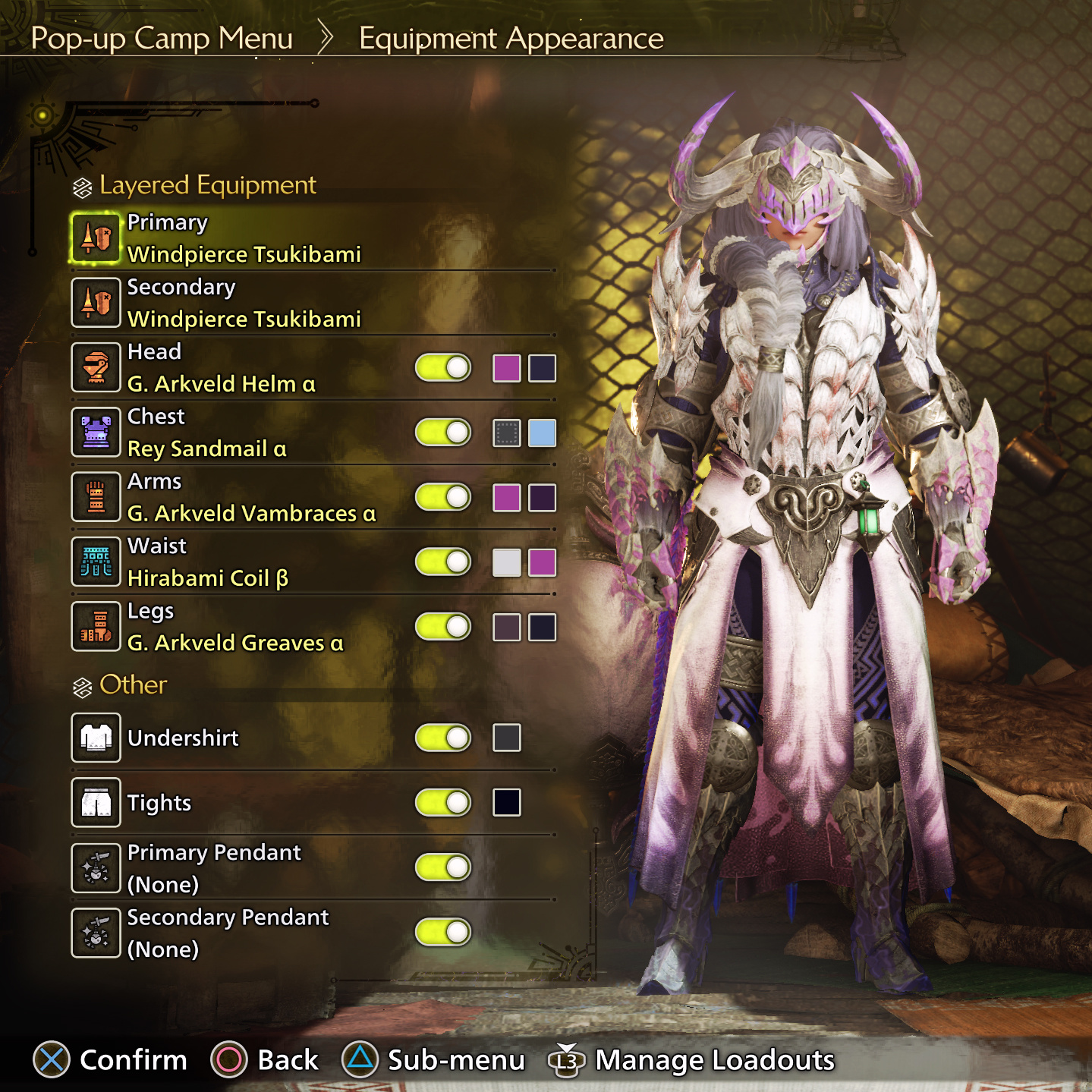The height and width of the screenshot is (1092, 1092).
Task: Toggle Waist armor visibility switch
Action: click(x=443, y=562)
